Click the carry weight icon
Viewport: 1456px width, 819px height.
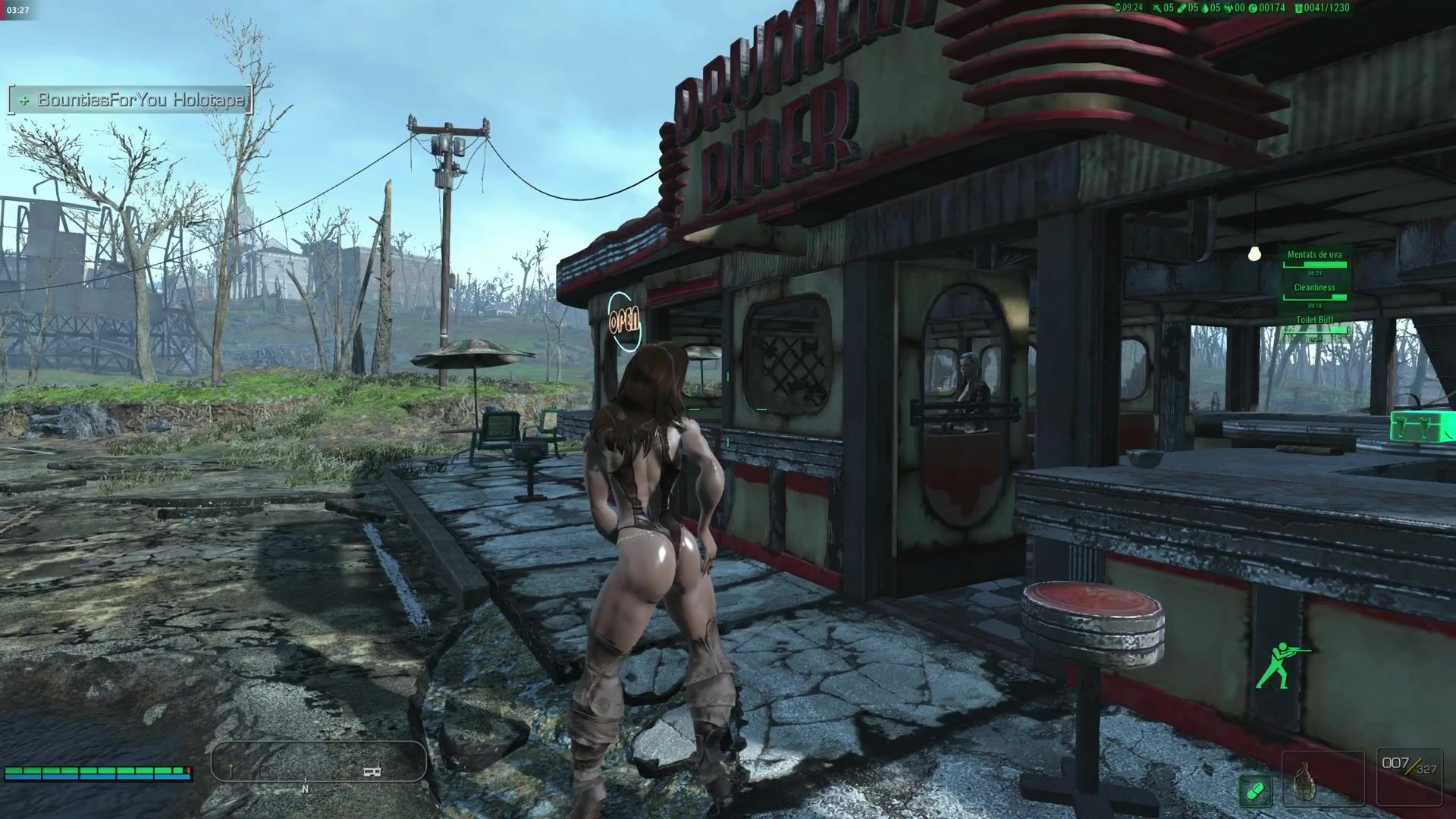point(1298,8)
